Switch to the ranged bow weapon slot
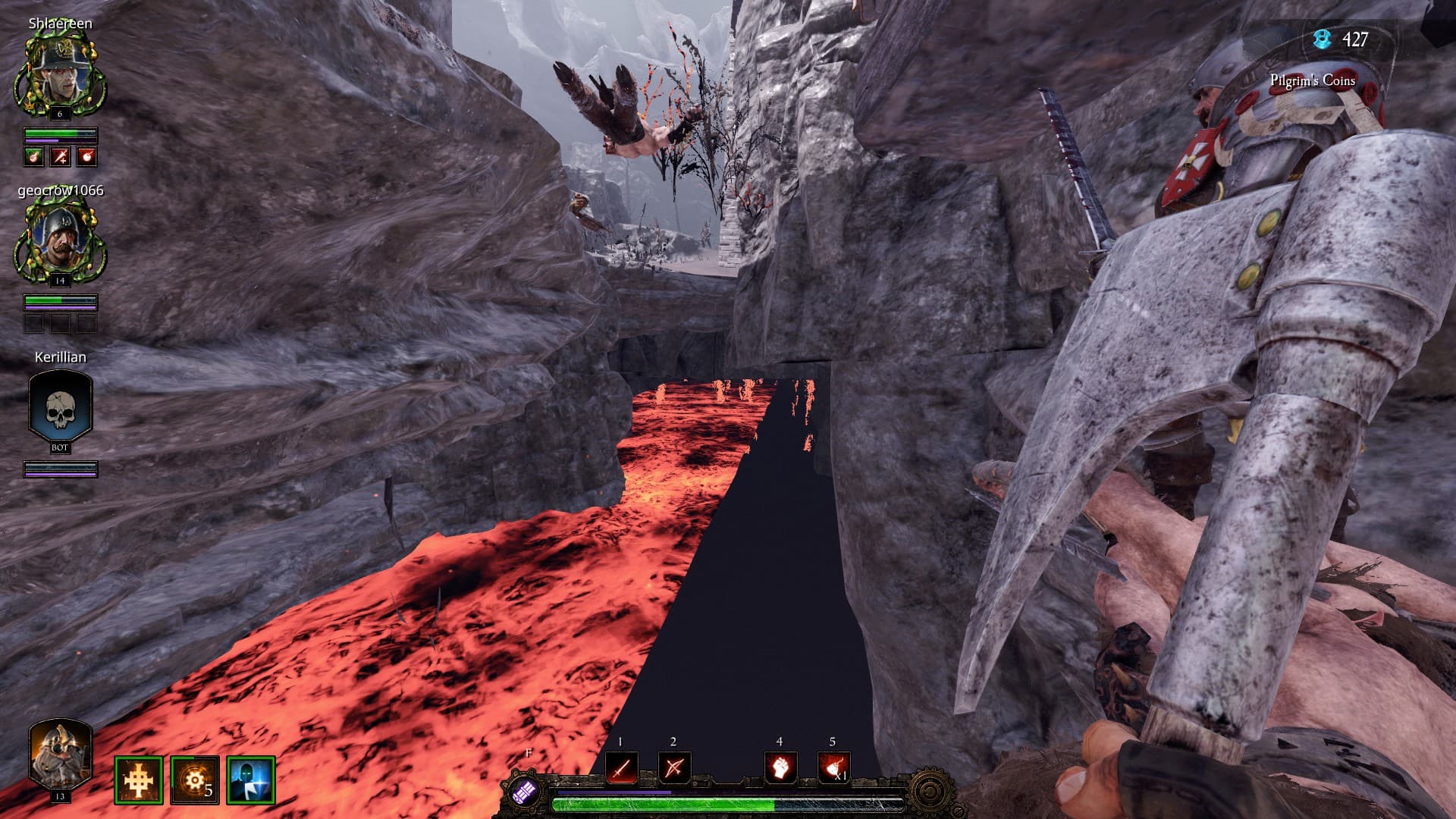The image size is (1456, 819). click(x=673, y=768)
